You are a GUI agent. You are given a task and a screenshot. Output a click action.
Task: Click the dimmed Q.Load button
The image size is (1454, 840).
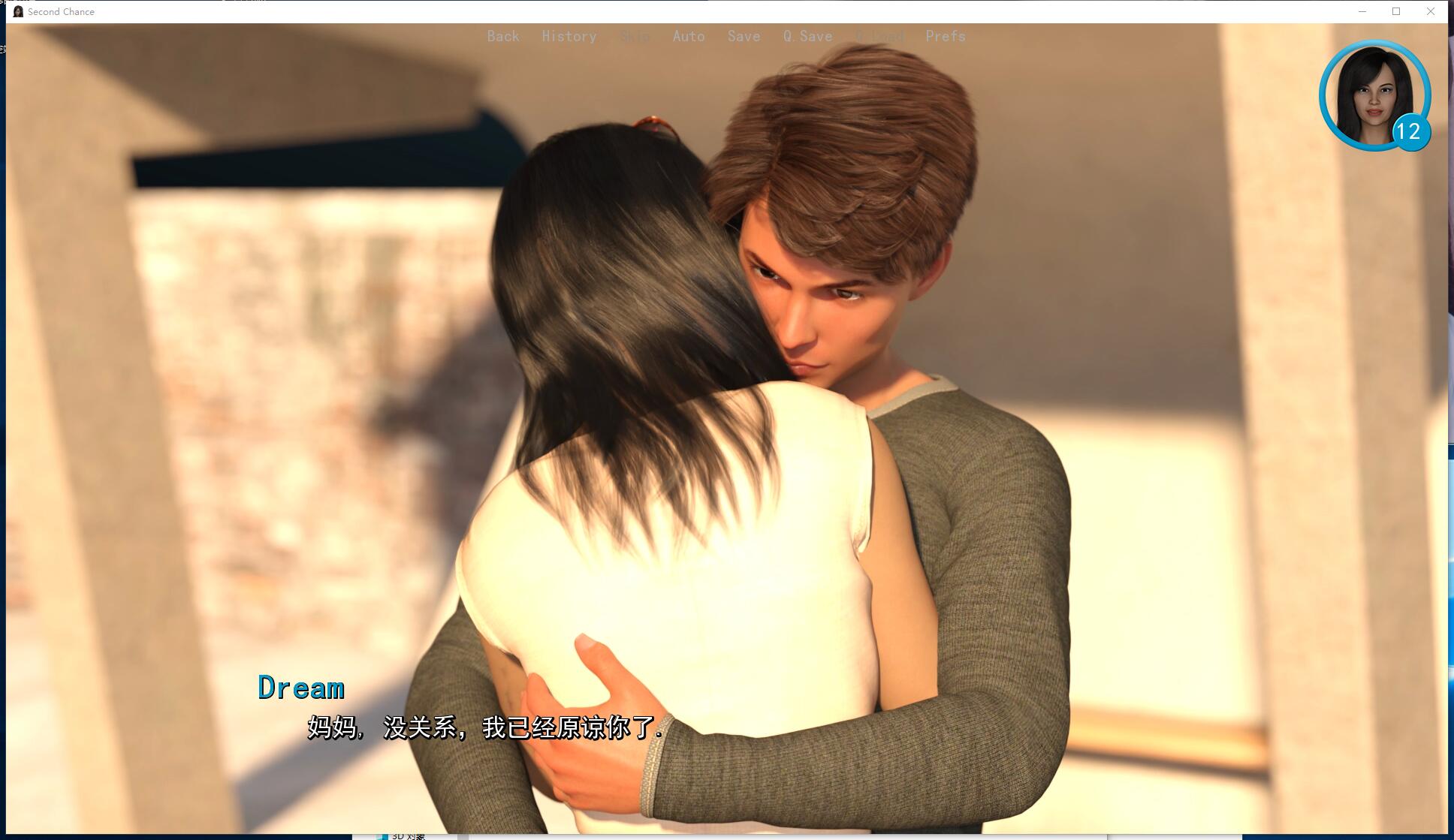click(879, 36)
